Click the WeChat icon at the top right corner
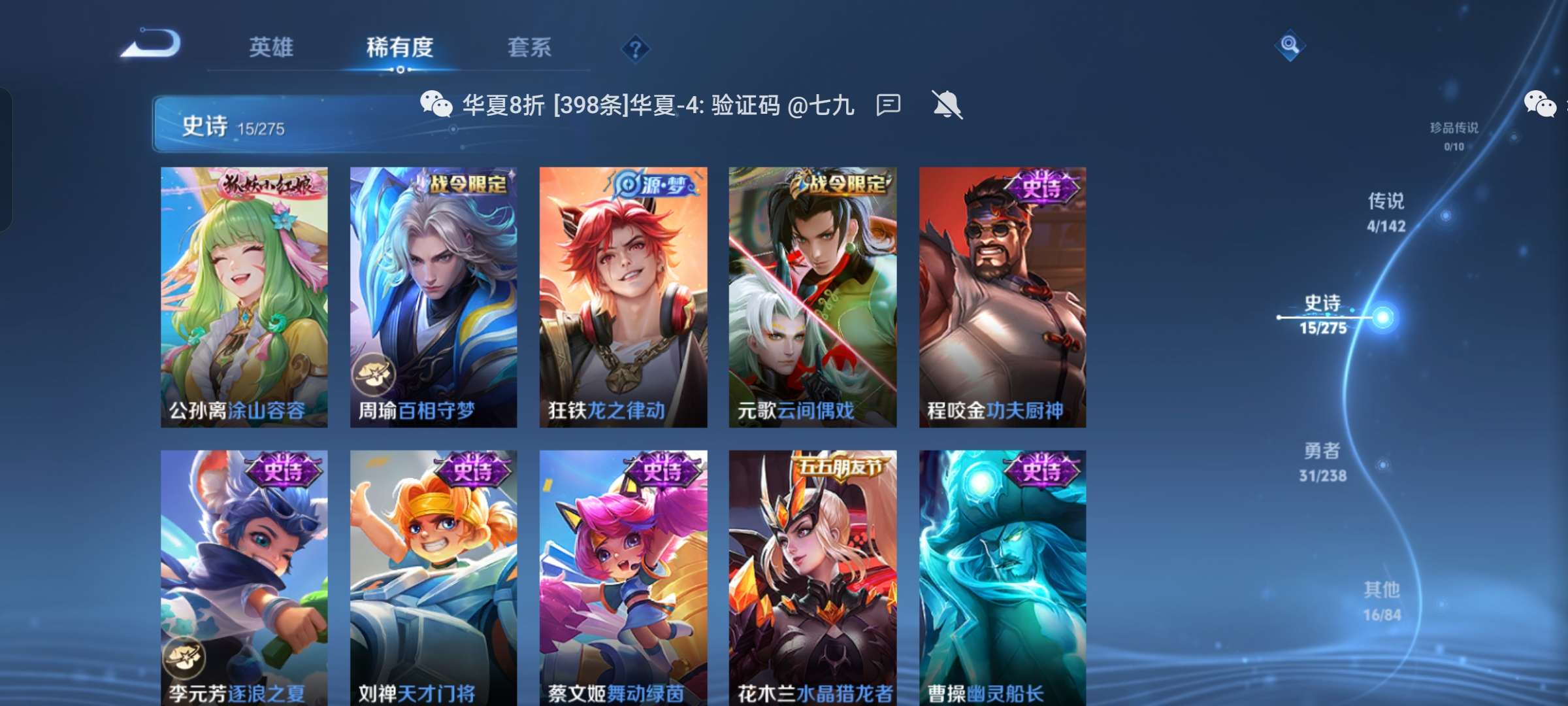 click(1539, 103)
